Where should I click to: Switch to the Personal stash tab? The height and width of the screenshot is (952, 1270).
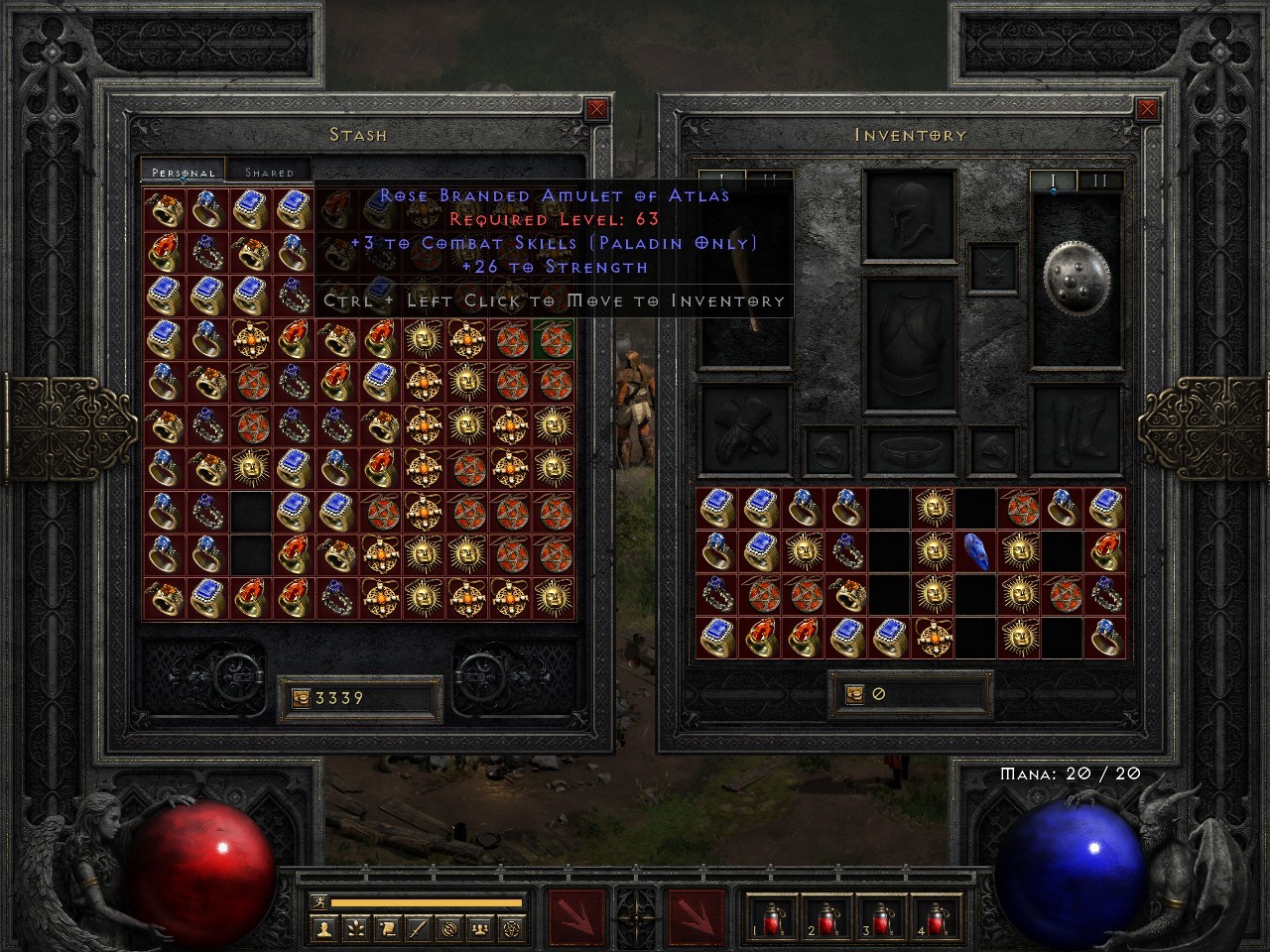click(182, 171)
